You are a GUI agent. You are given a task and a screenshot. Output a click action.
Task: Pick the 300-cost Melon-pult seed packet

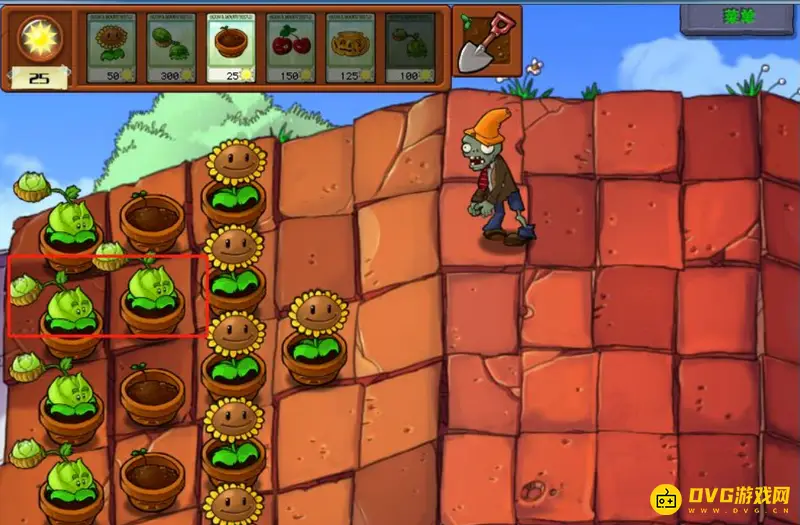point(172,47)
